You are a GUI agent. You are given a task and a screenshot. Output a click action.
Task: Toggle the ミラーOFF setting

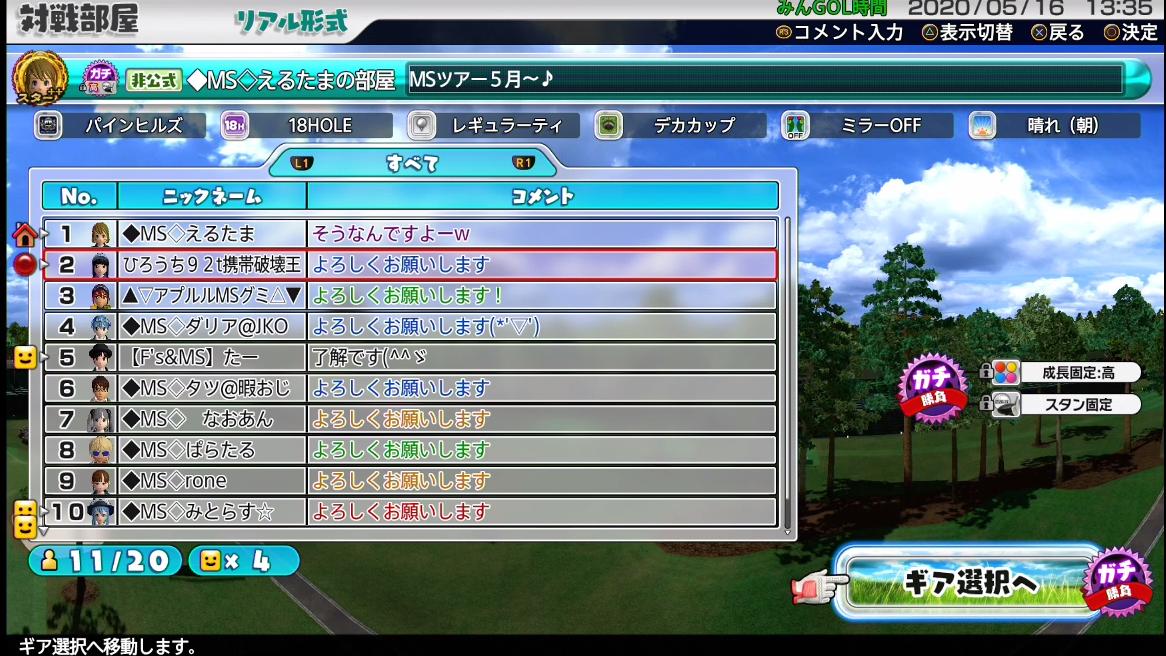[x=866, y=126]
